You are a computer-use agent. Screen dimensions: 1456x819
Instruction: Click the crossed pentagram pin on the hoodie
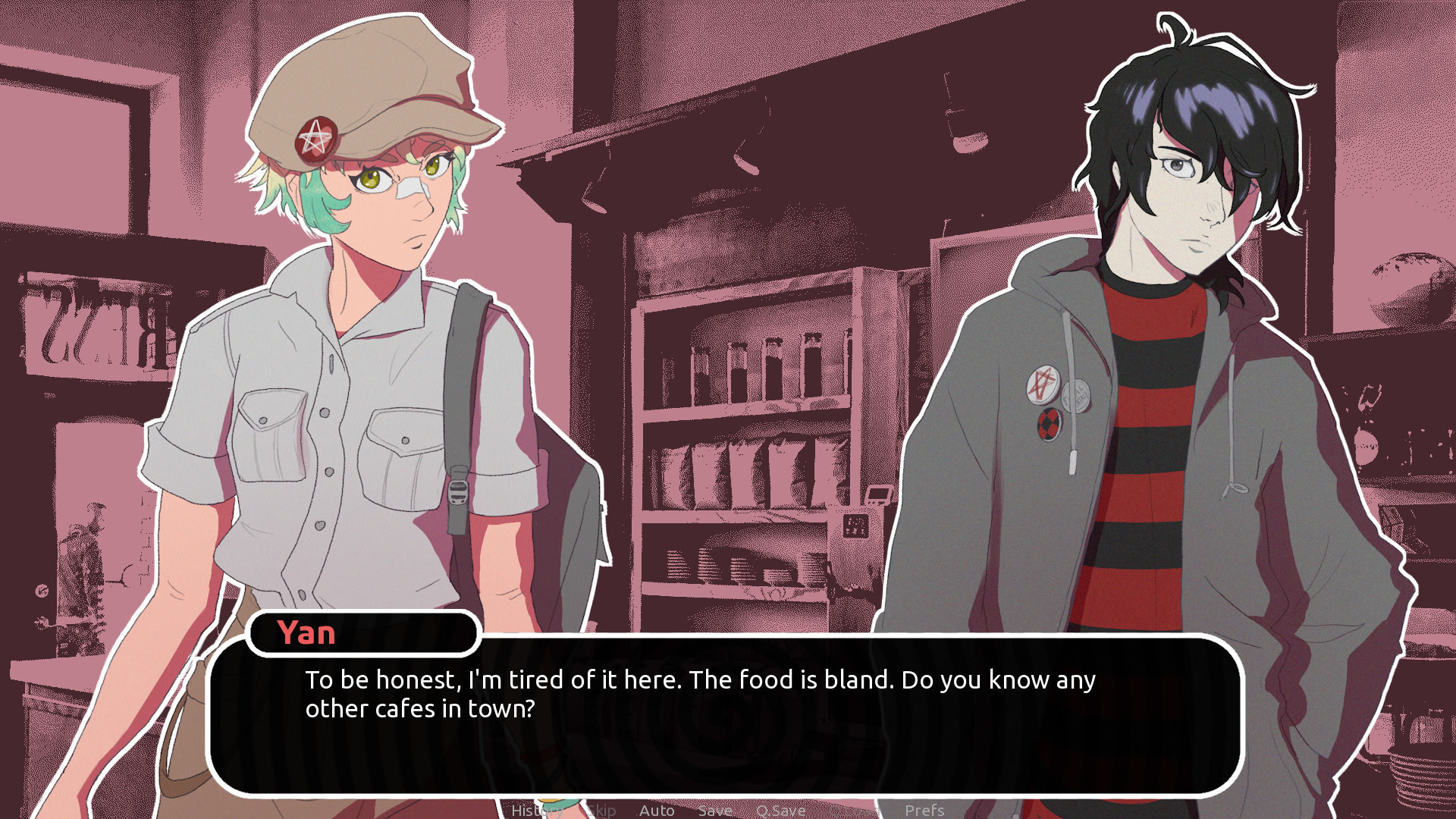pos(1043,384)
